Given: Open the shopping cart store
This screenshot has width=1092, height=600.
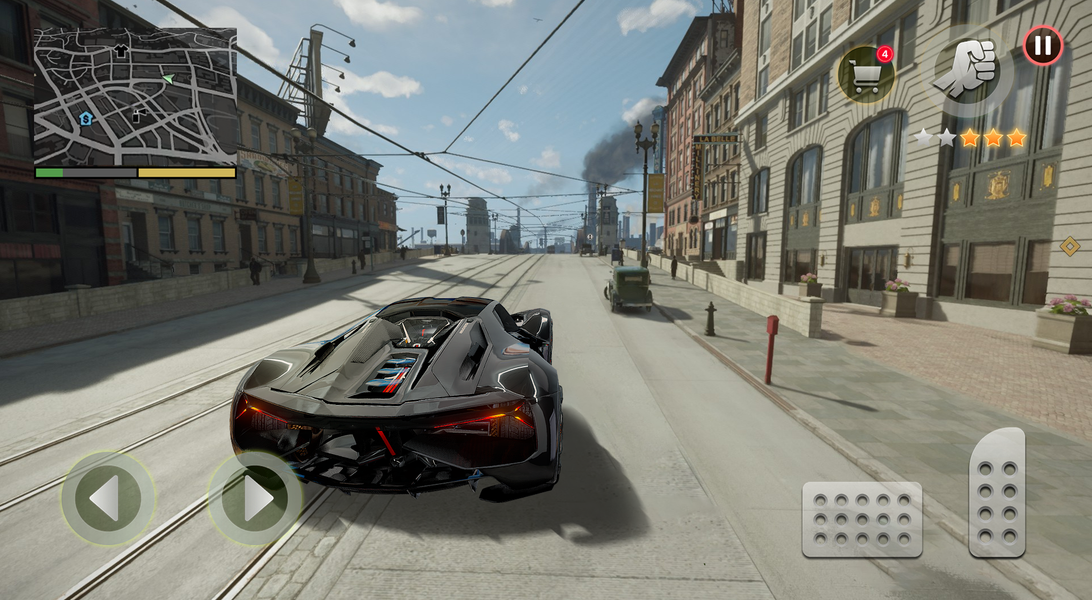Looking at the screenshot, I should tap(865, 74).
